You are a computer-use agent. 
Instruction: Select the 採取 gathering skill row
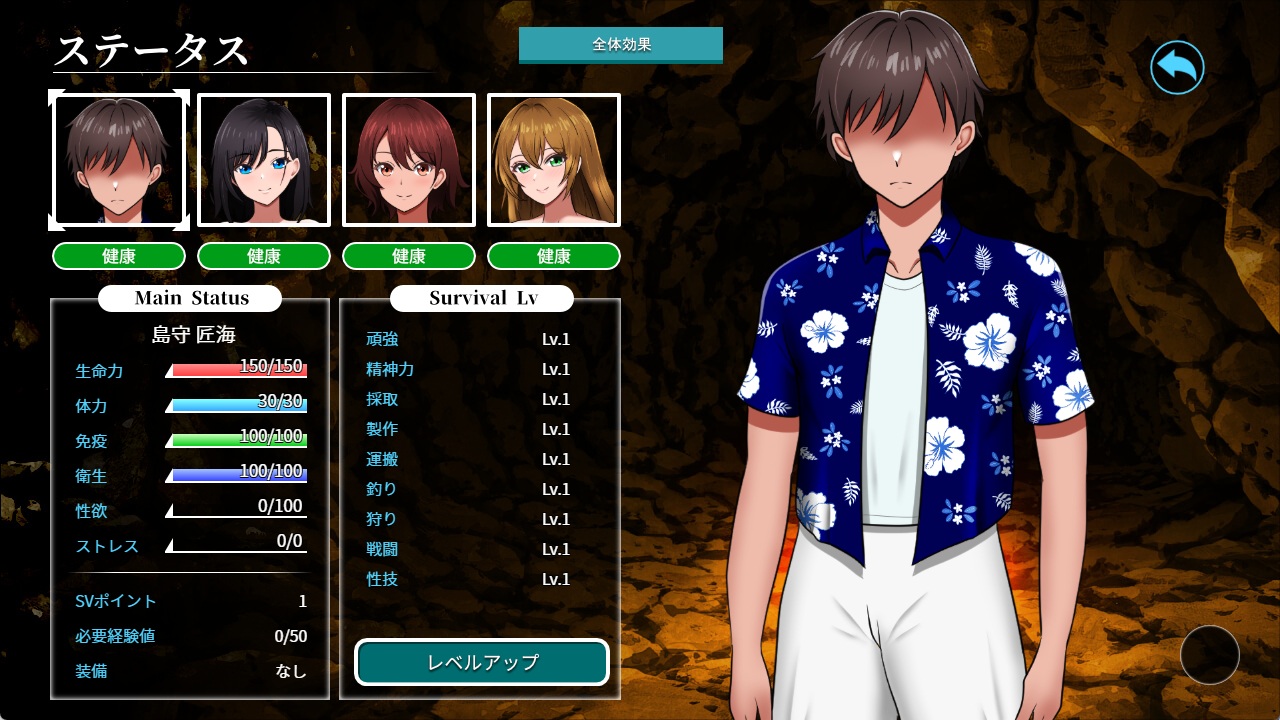pyautogui.click(x=468, y=399)
